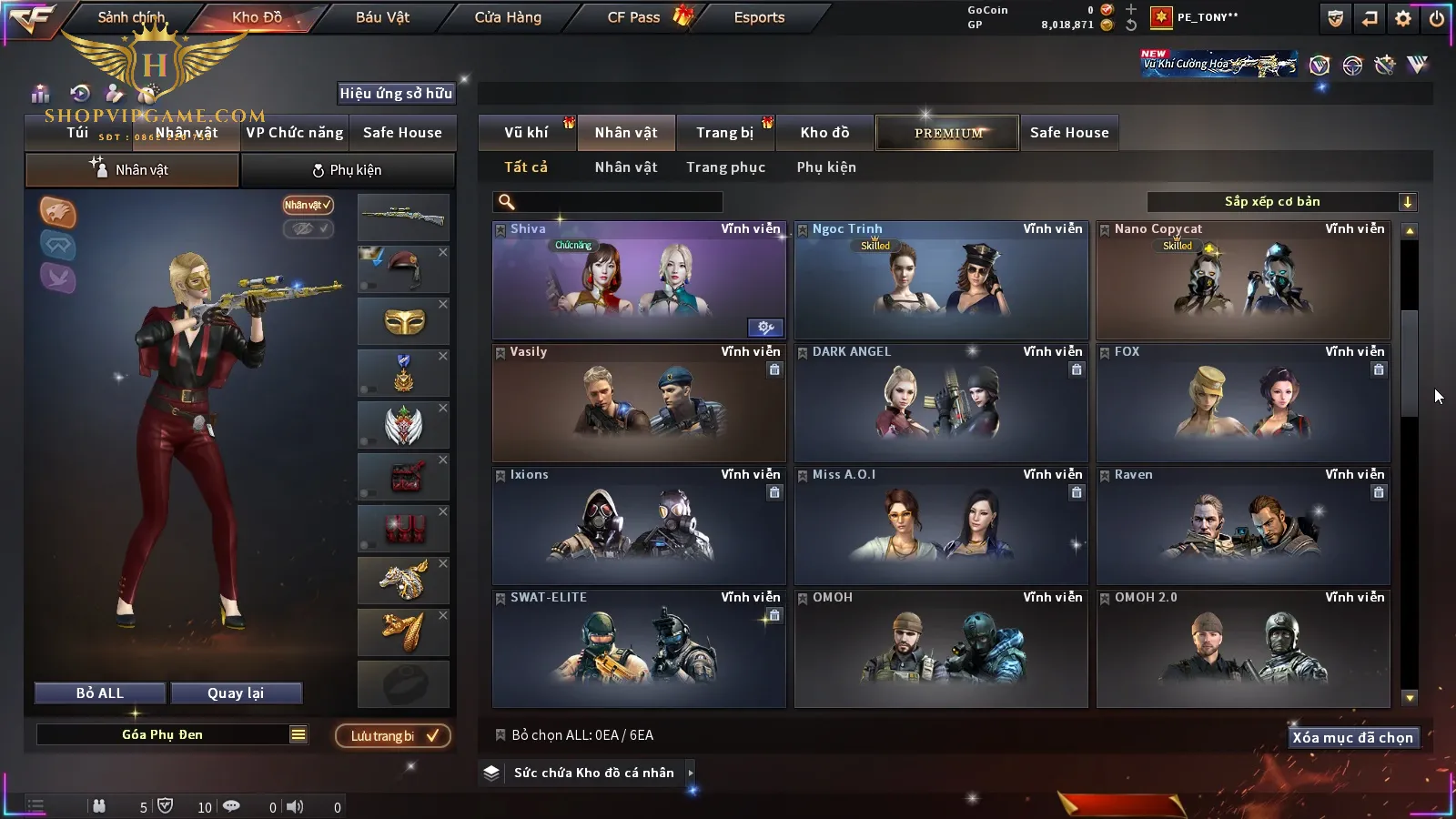Select the Shiva character card
The image size is (1456, 819).
coord(639,280)
